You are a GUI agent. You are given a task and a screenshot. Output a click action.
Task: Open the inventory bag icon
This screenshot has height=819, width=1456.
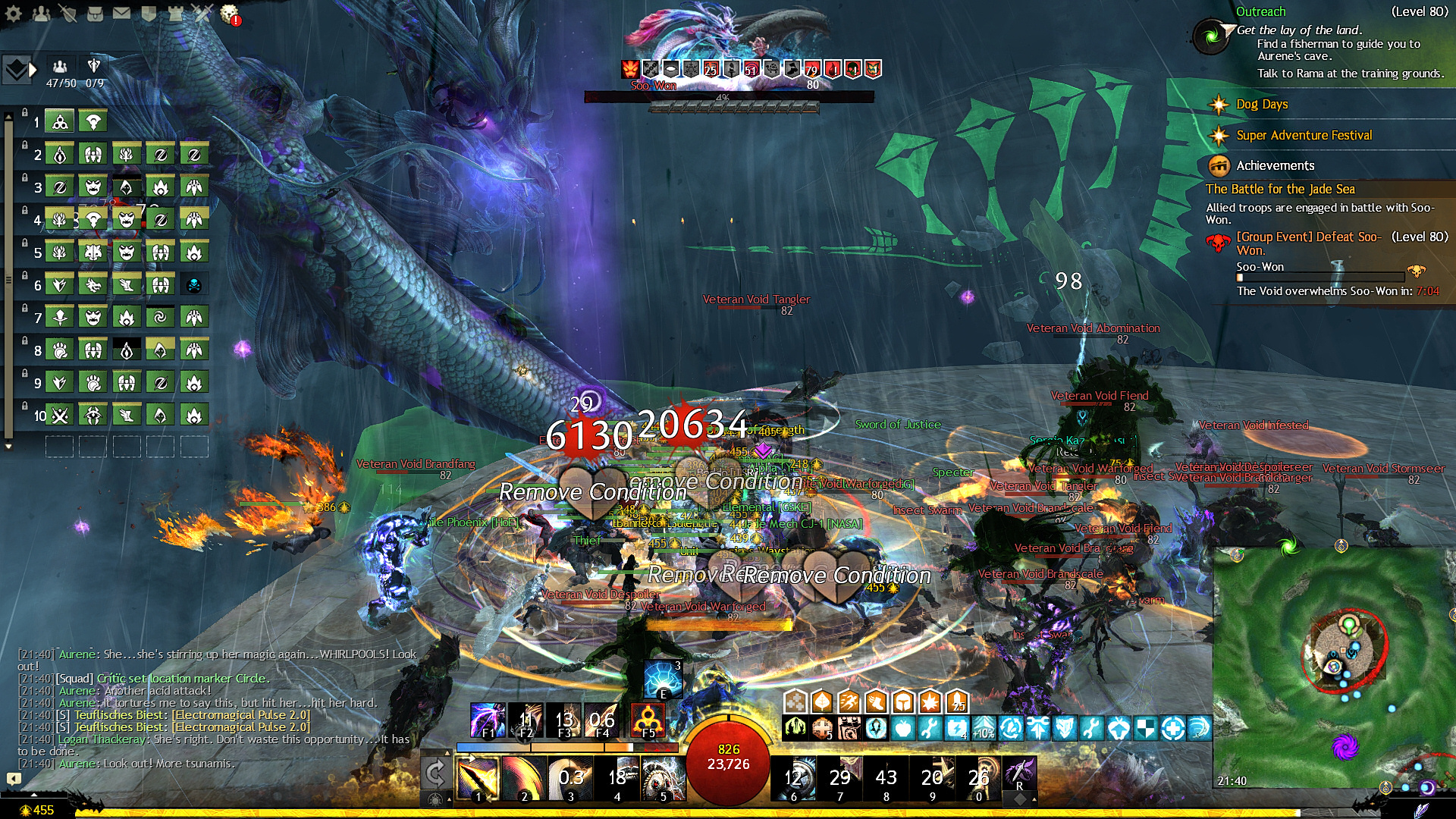[x=95, y=13]
